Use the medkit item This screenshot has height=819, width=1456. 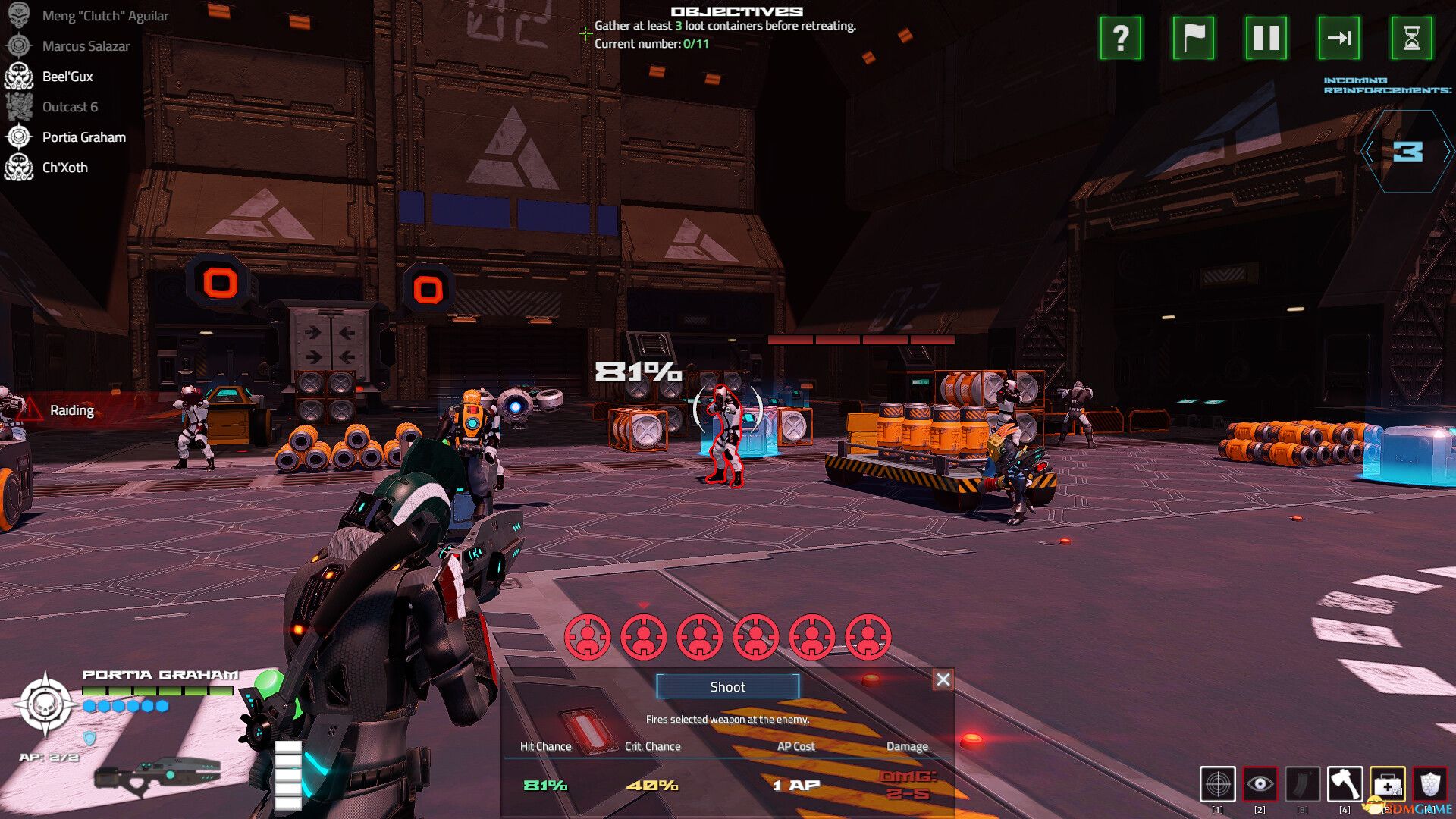tap(1387, 784)
